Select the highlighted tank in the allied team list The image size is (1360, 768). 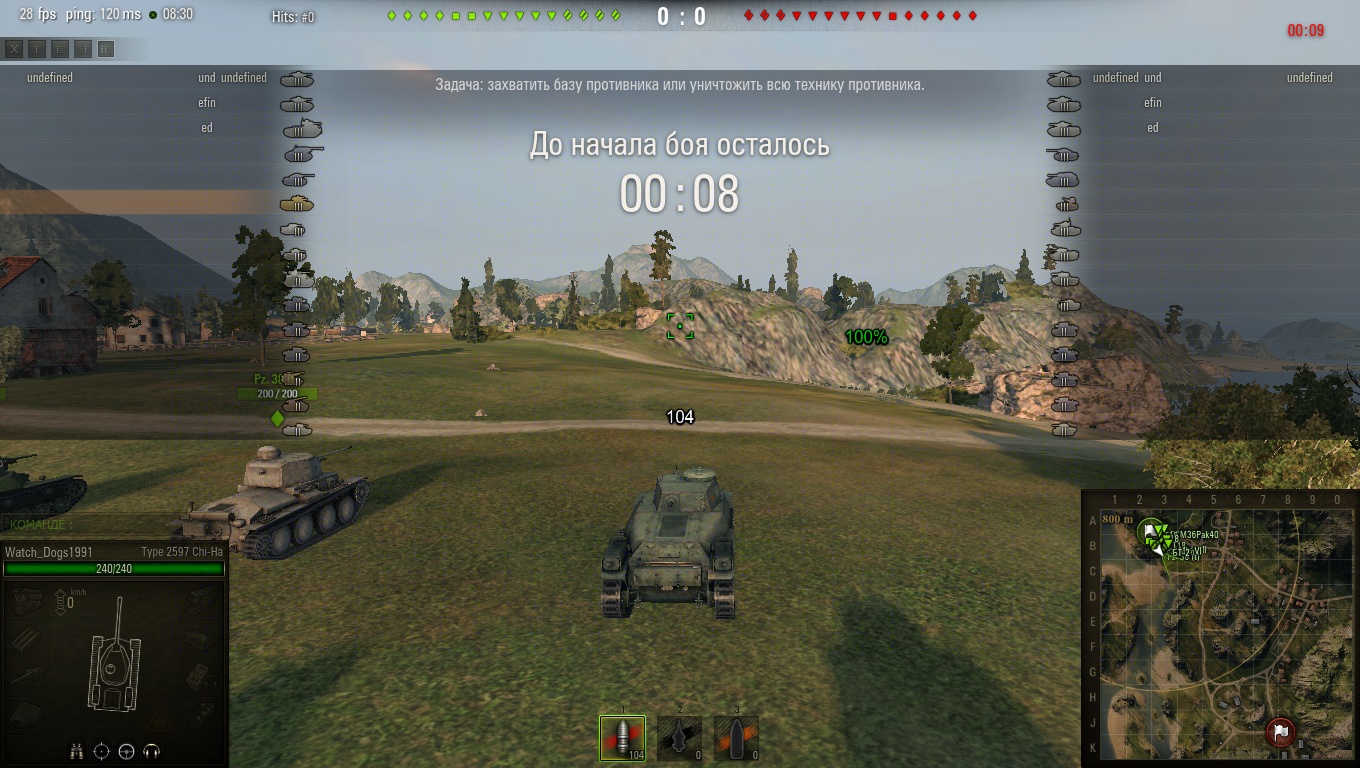pyautogui.click(x=297, y=204)
